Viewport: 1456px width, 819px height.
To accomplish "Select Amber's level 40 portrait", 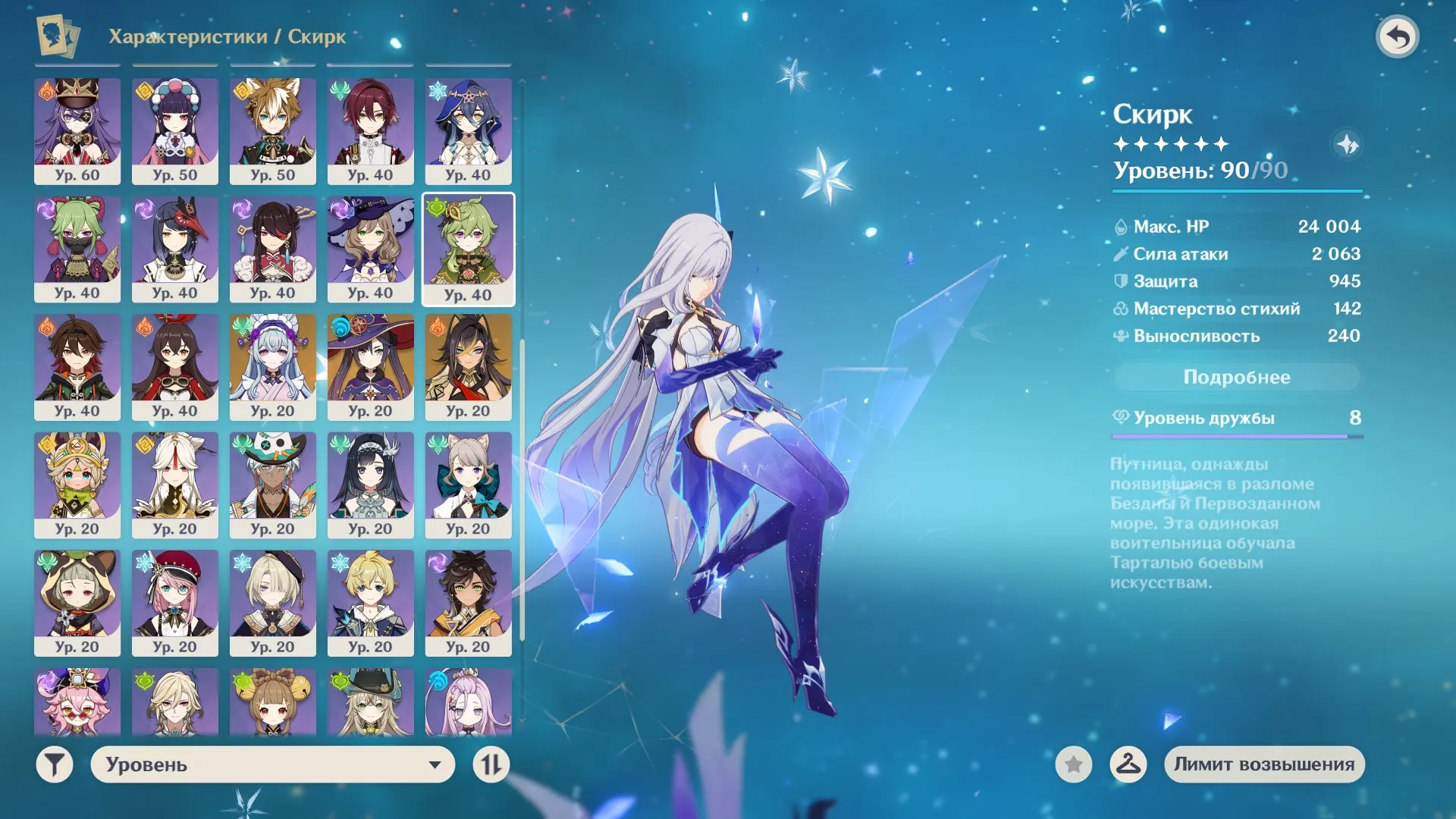I will point(176,368).
